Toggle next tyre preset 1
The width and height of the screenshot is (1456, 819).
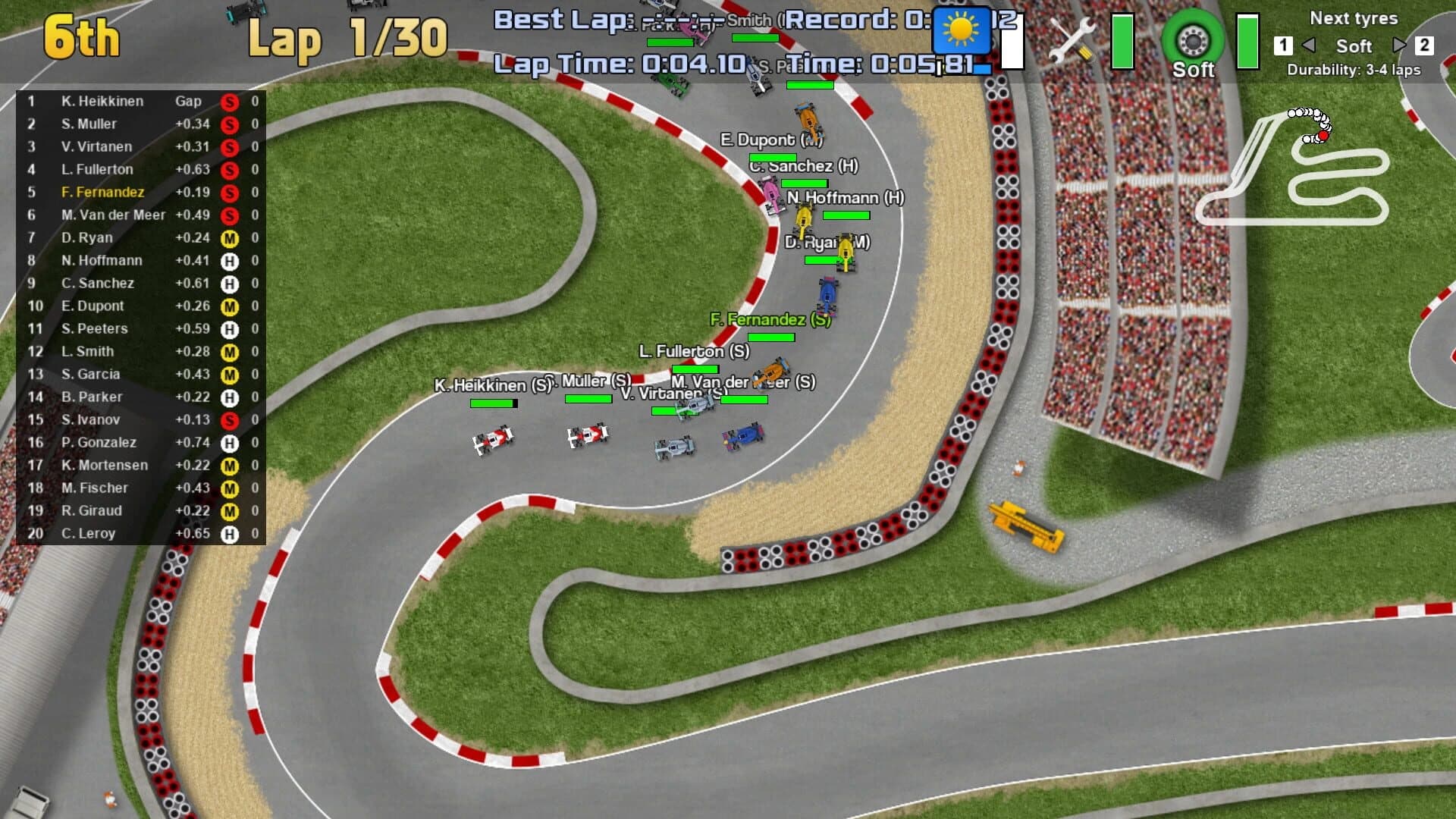tap(1282, 46)
